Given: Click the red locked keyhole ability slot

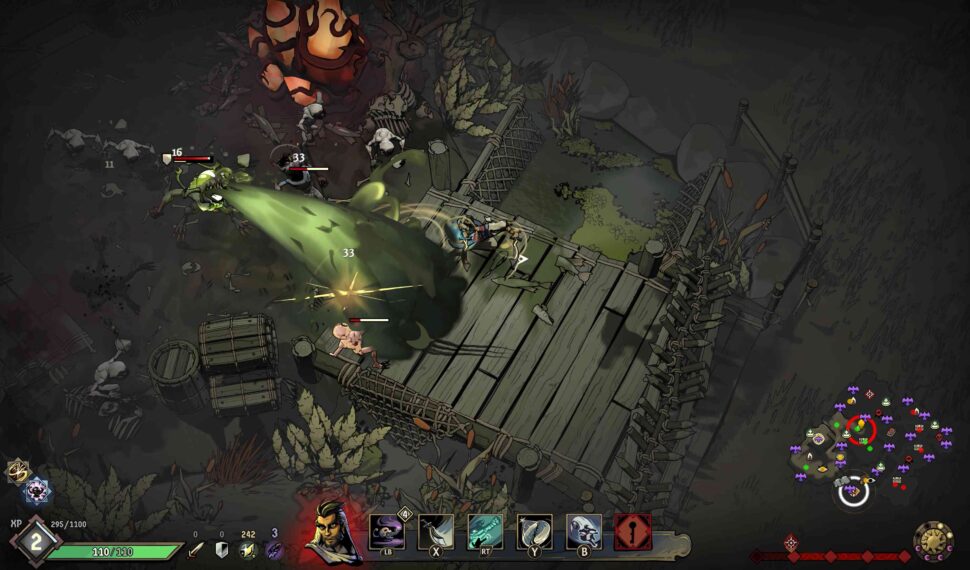Looking at the screenshot, I should click(x=633, y=532).
